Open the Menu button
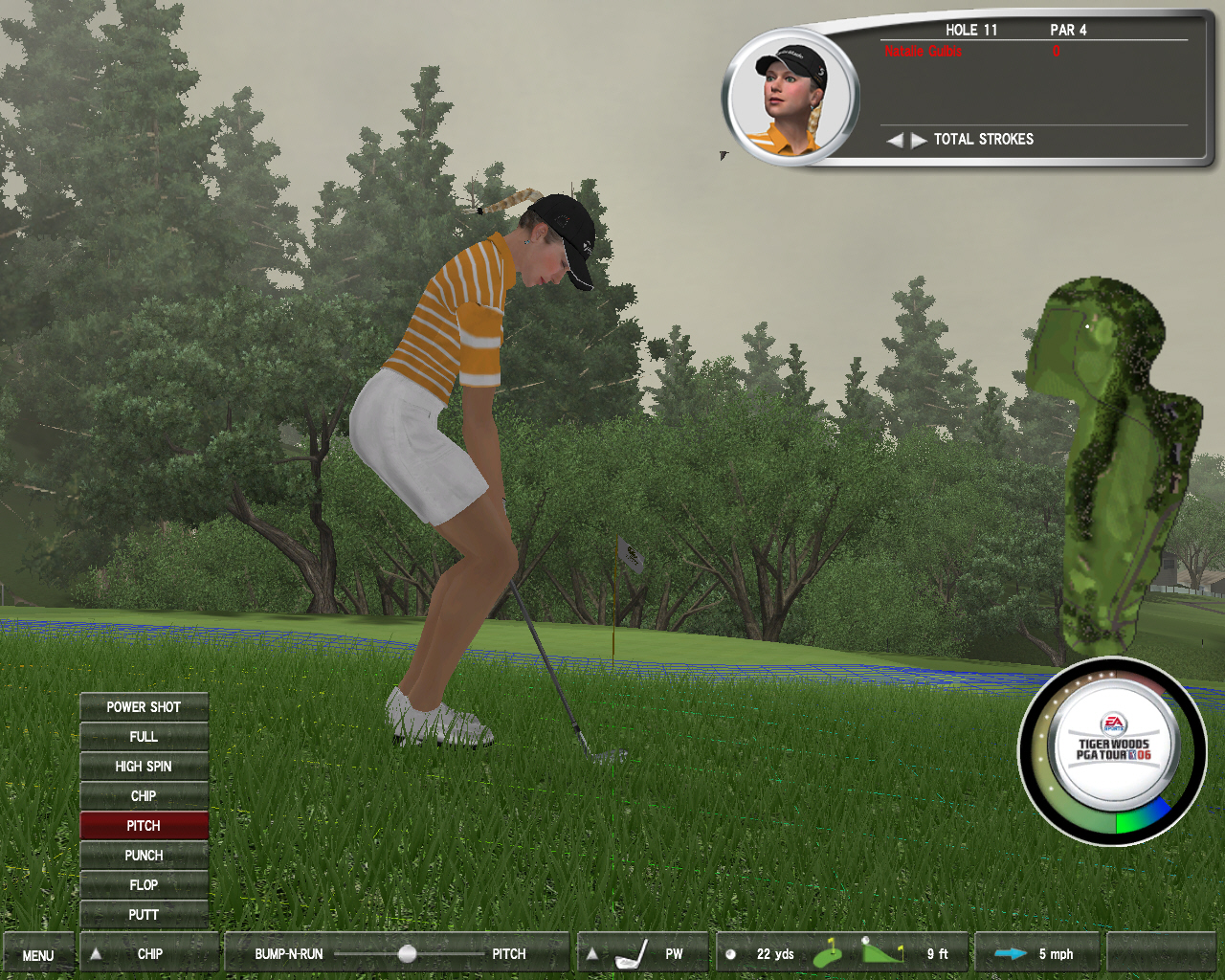 point(38,955)
